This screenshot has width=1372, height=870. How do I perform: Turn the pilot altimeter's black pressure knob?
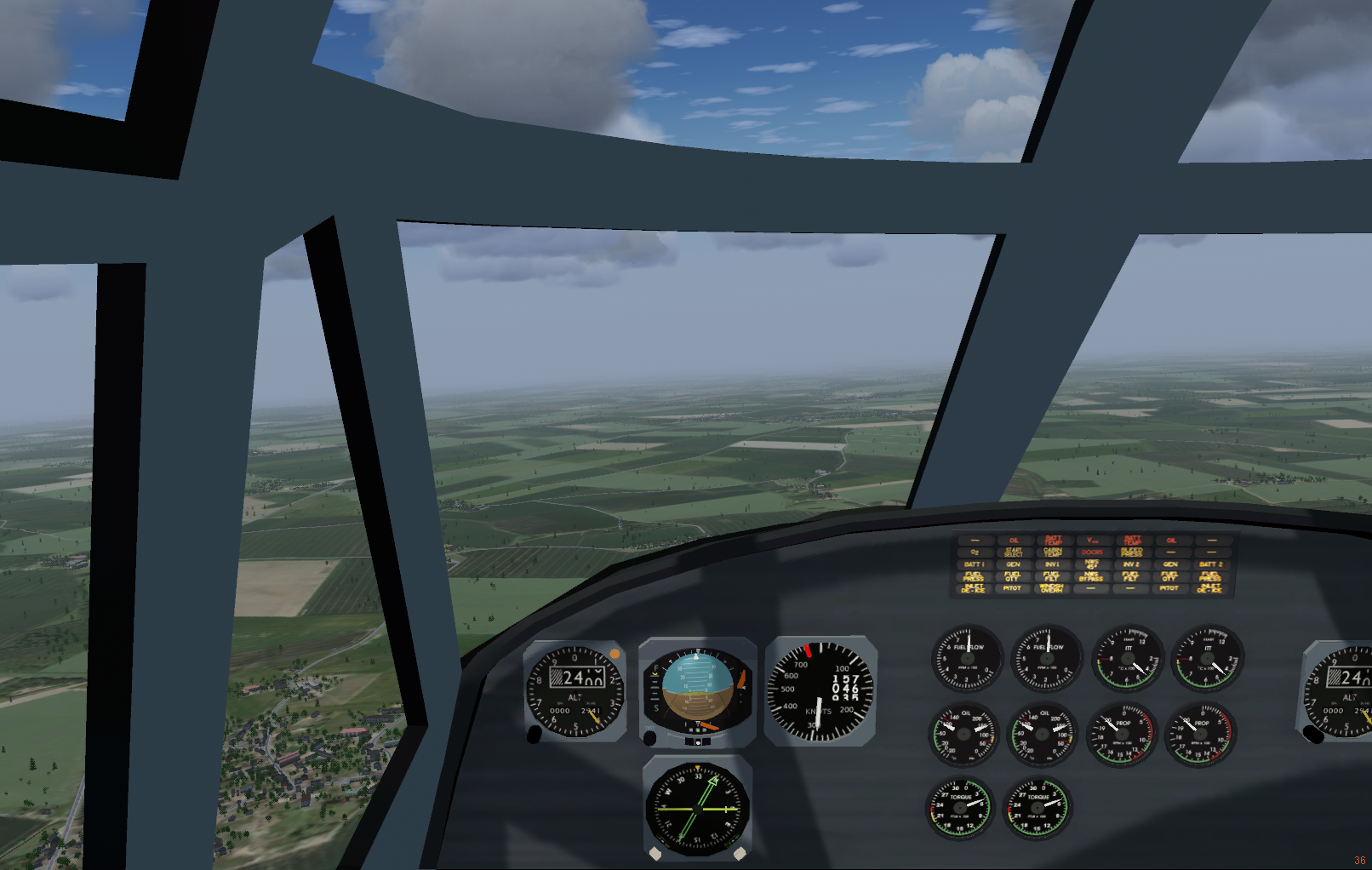tap(535, 734)
